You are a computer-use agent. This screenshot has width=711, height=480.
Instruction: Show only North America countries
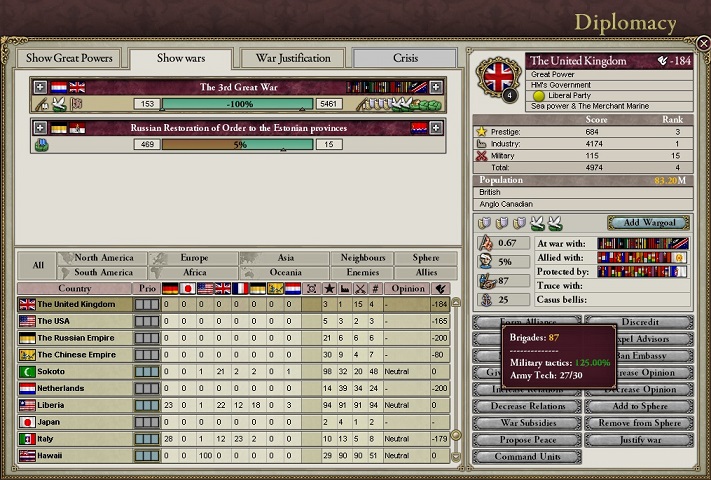pos(102,258)
